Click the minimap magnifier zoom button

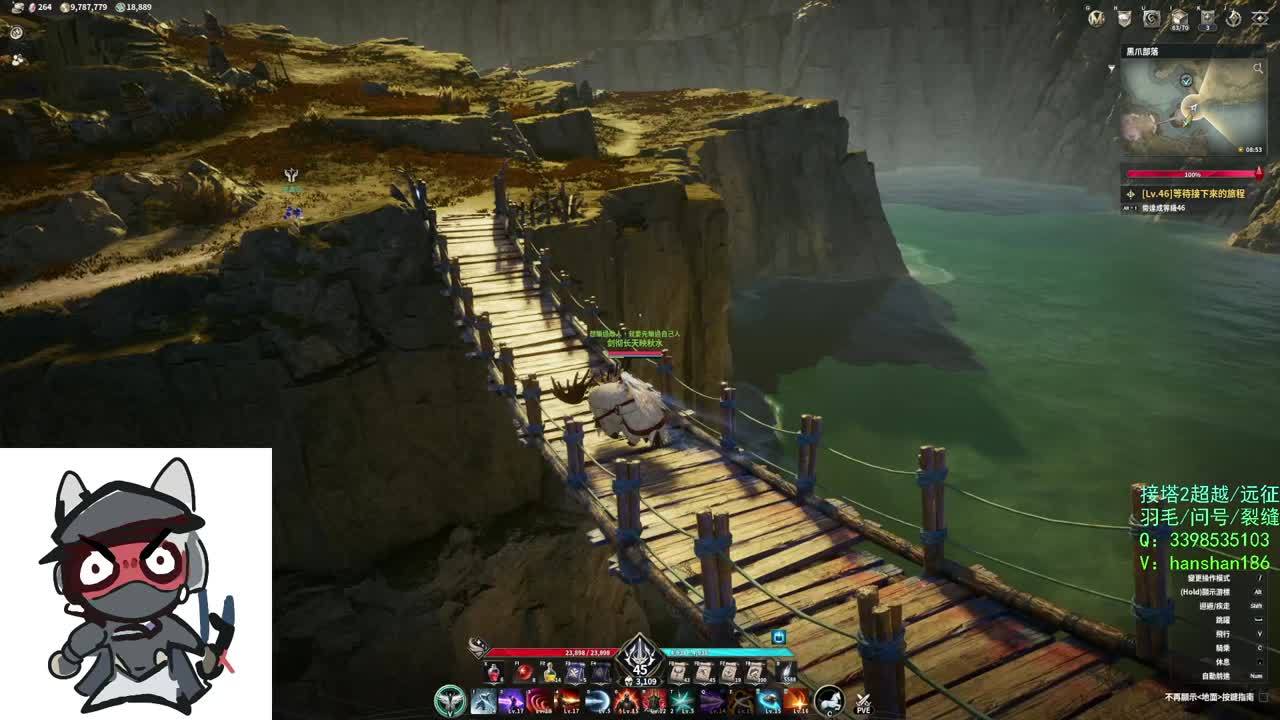click(x=1257, y=69)
